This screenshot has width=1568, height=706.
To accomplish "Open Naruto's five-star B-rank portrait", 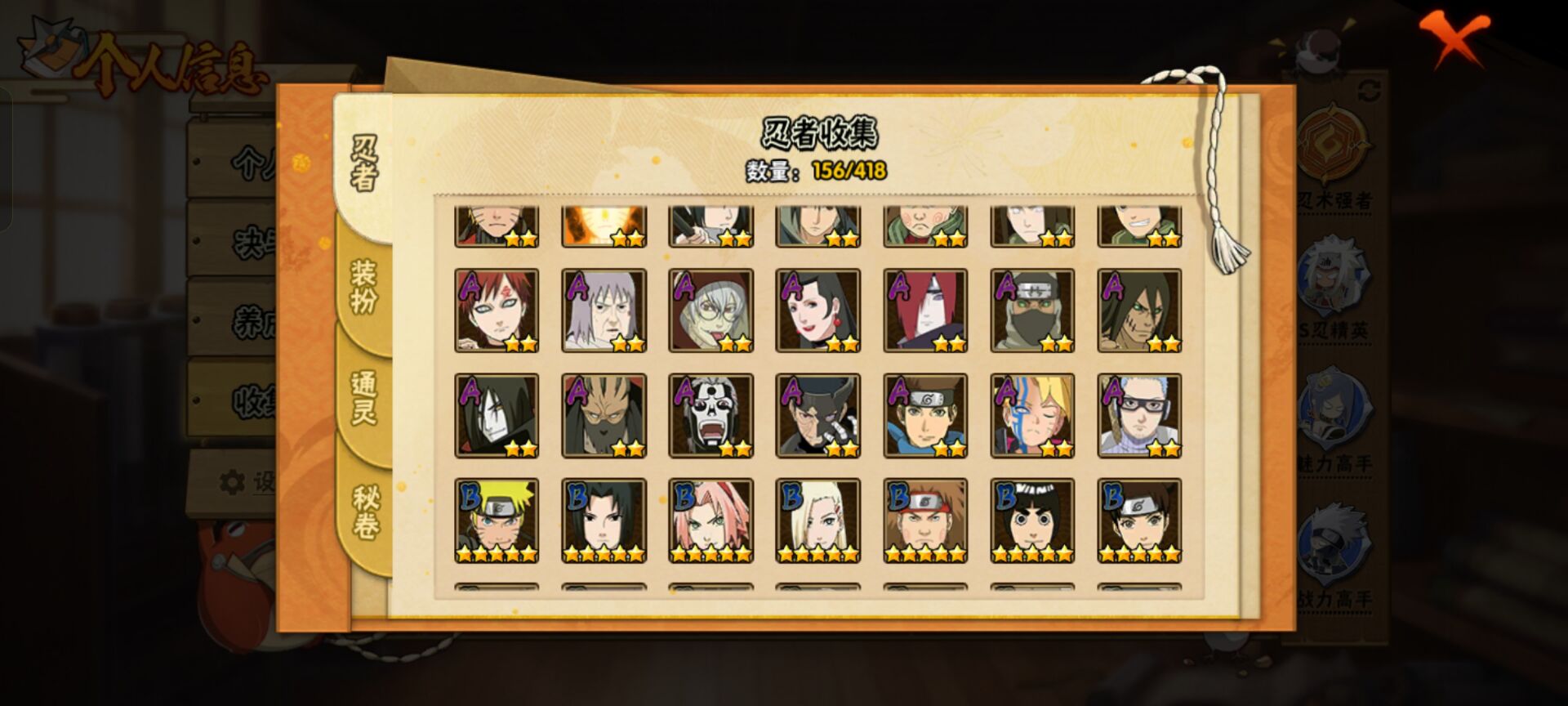I will [497, 519].
